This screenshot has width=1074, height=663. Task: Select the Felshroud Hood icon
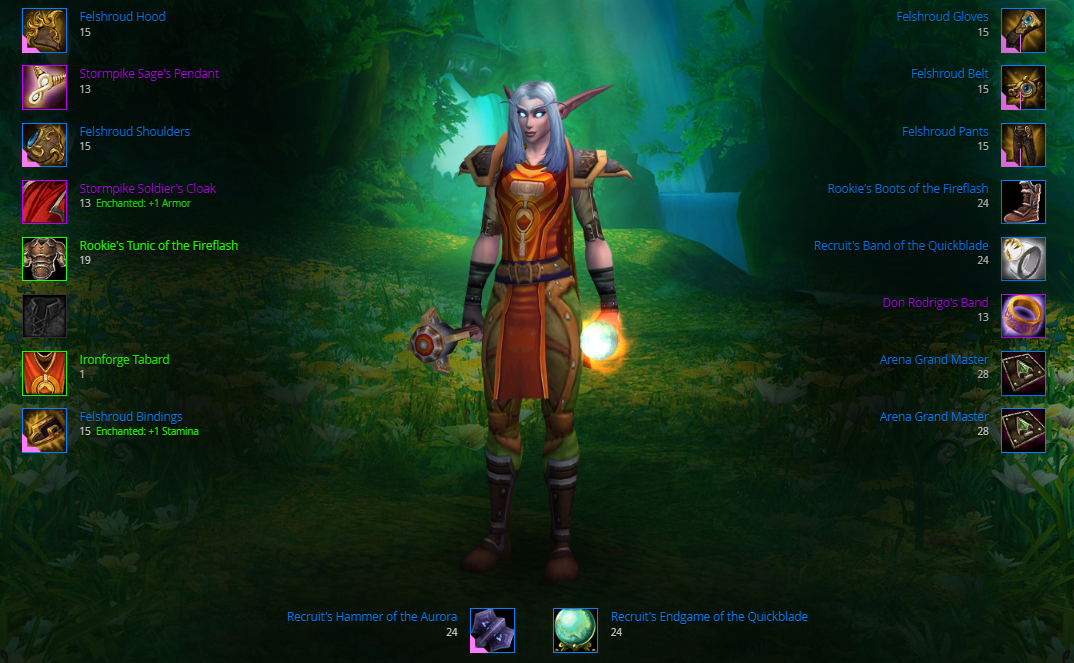pyautogui.click(x=44, y=30)
